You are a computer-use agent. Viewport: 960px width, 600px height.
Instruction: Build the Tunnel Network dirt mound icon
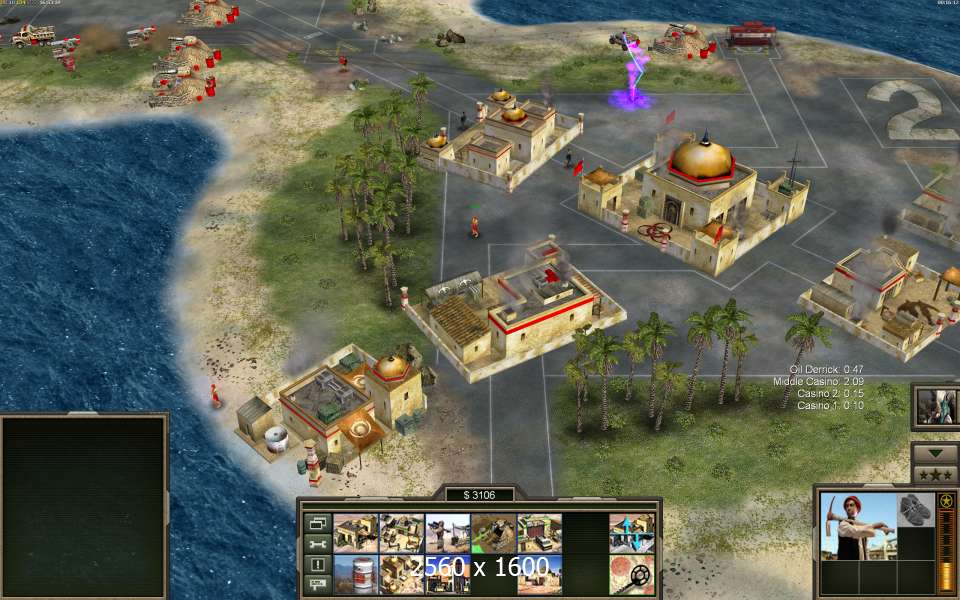click(x=493, y=533)
